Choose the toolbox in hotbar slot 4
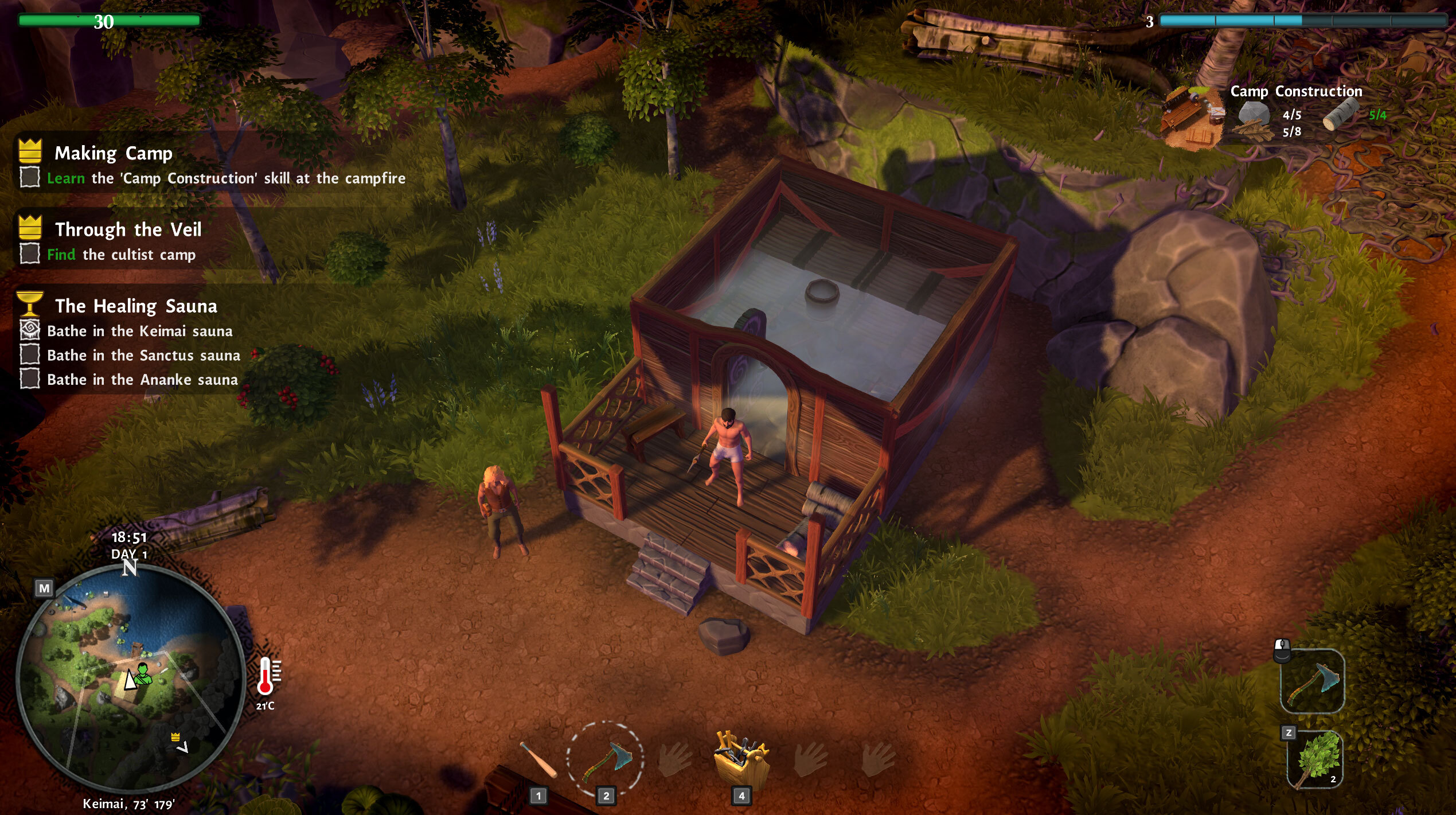This screenshot has width=1456, height=815. (741, 758)
